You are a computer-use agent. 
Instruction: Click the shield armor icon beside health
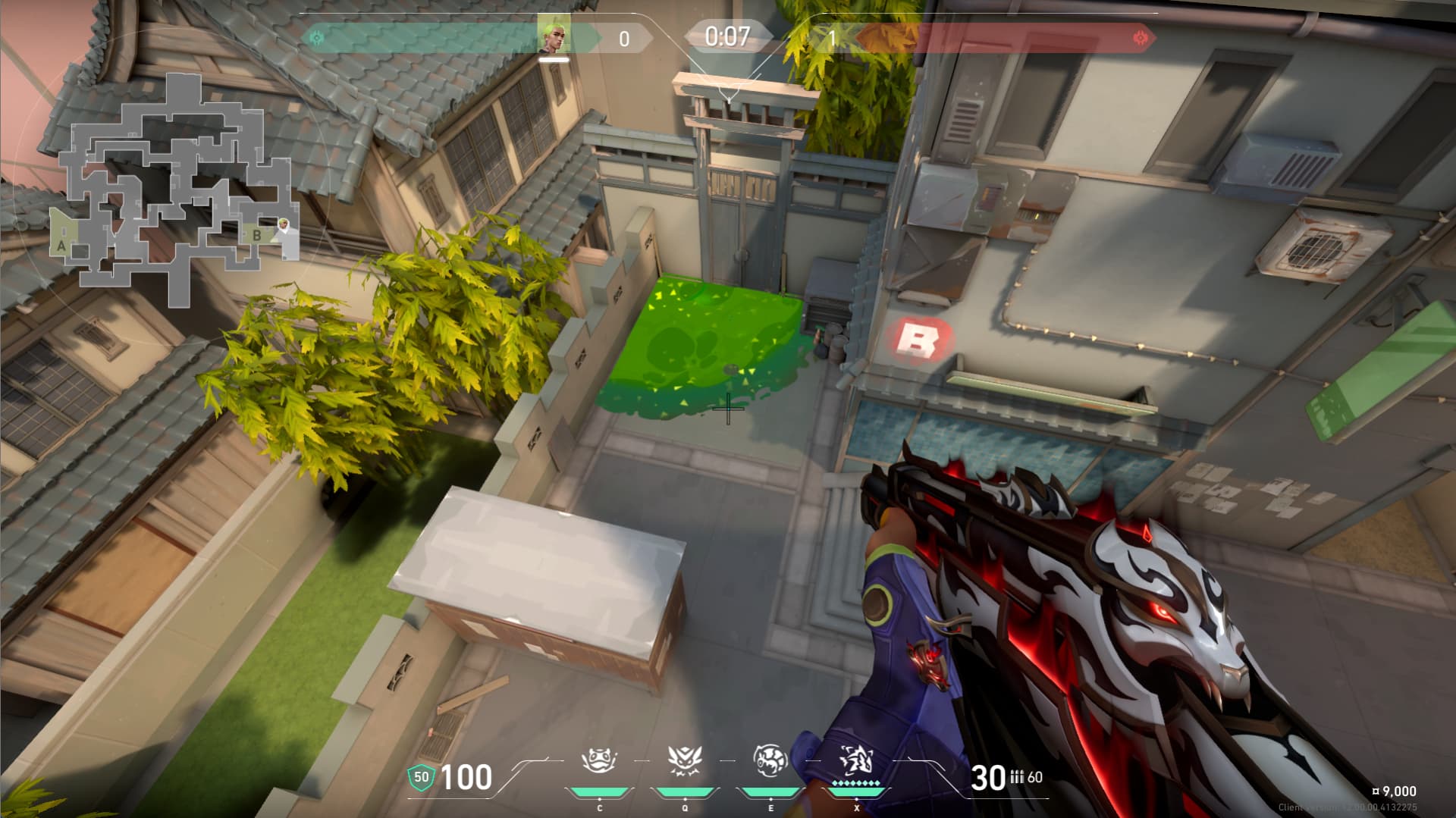point(421,777)
